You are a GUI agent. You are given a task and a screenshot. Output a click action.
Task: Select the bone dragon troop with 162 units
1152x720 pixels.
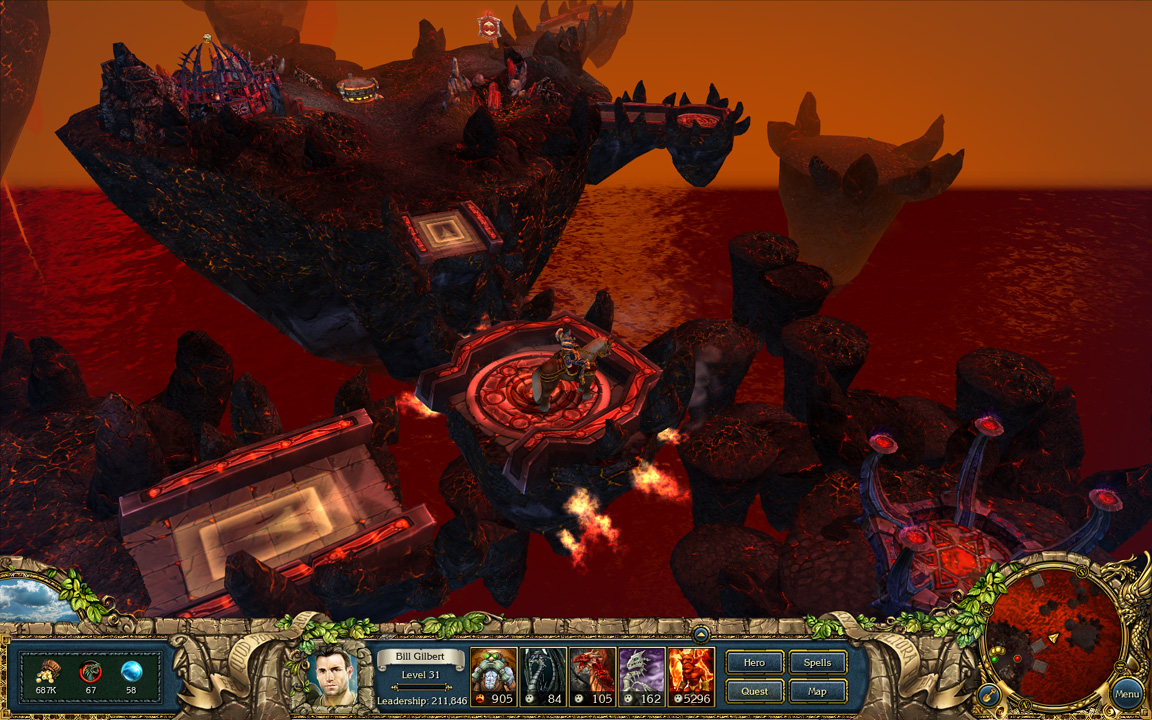pyautogui.click(x=641, y=677)
